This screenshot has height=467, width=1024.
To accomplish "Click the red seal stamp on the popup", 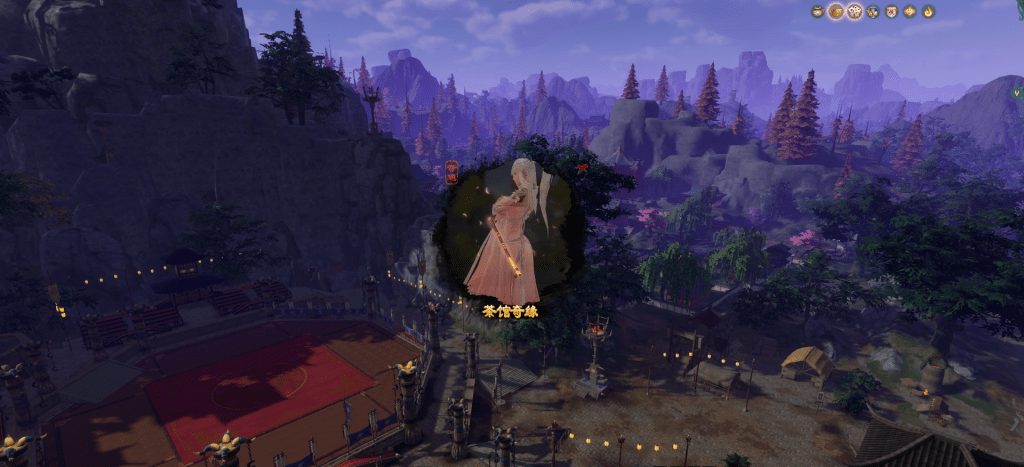I will click(451, 171).
